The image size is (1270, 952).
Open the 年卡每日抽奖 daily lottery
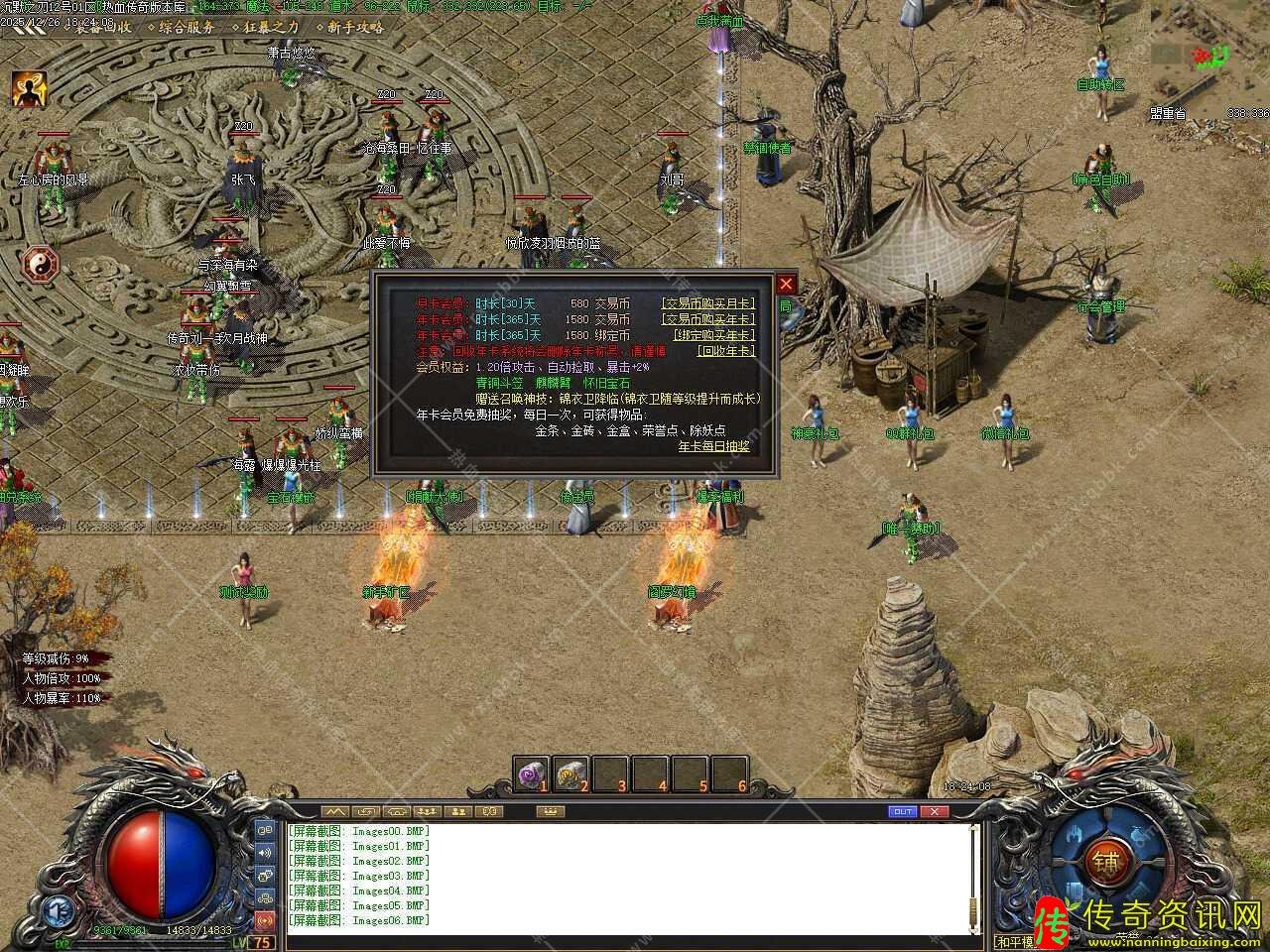tap(713, 446)
